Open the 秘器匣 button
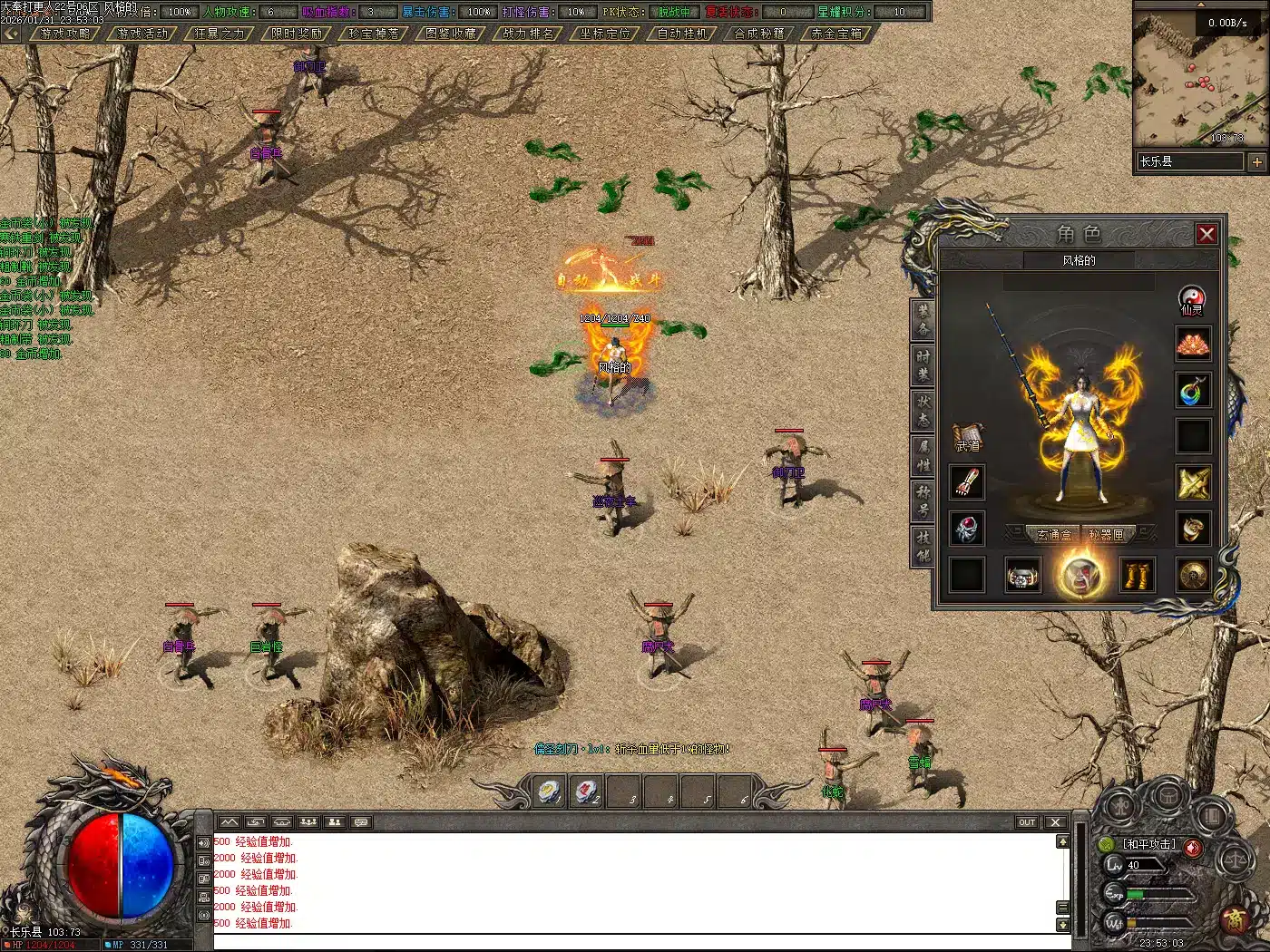 pyautogui.click(x=1107, y=535)
